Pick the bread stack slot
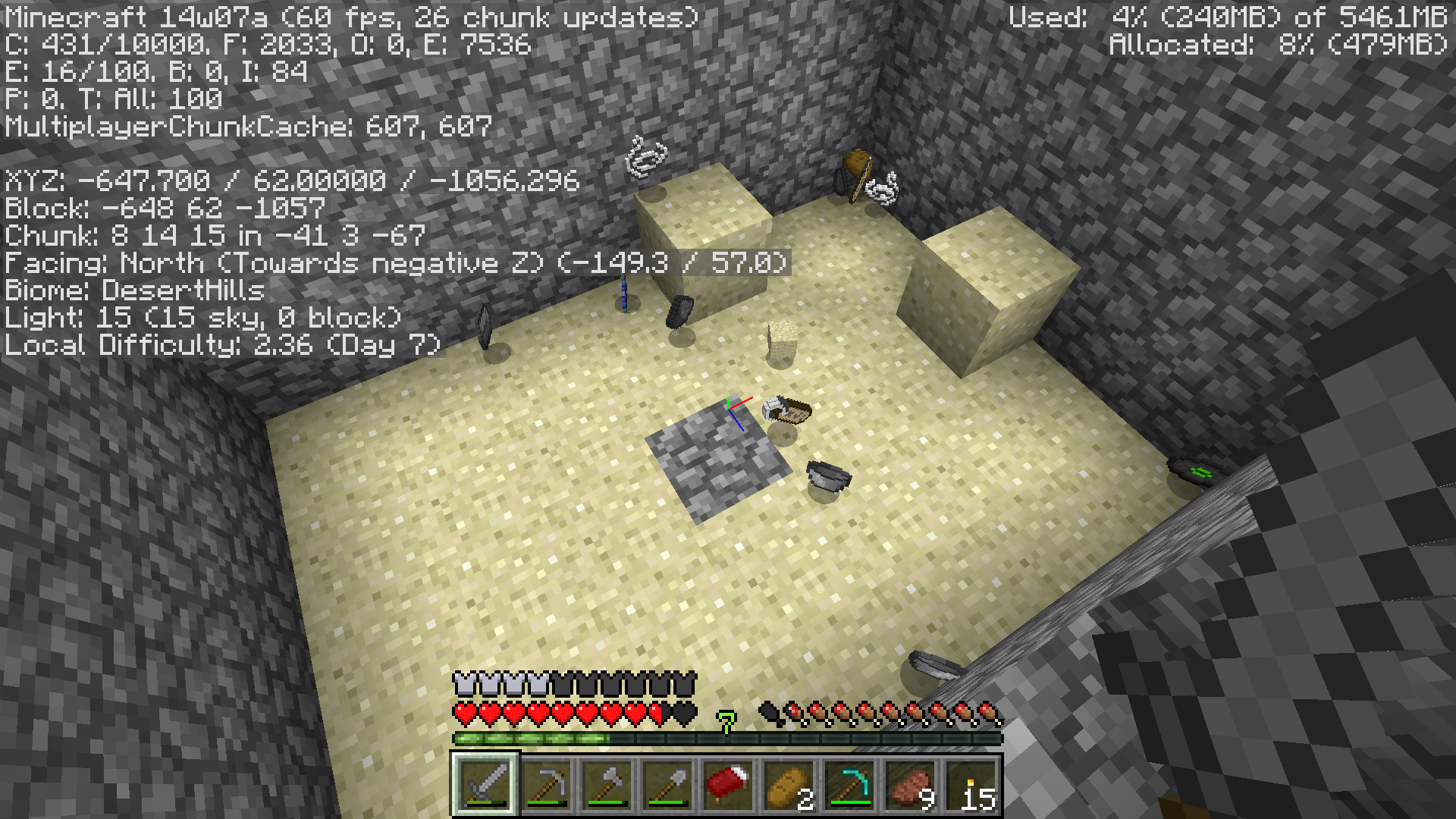Screen dimensions: 1456x819 click(x=789, y=785)
